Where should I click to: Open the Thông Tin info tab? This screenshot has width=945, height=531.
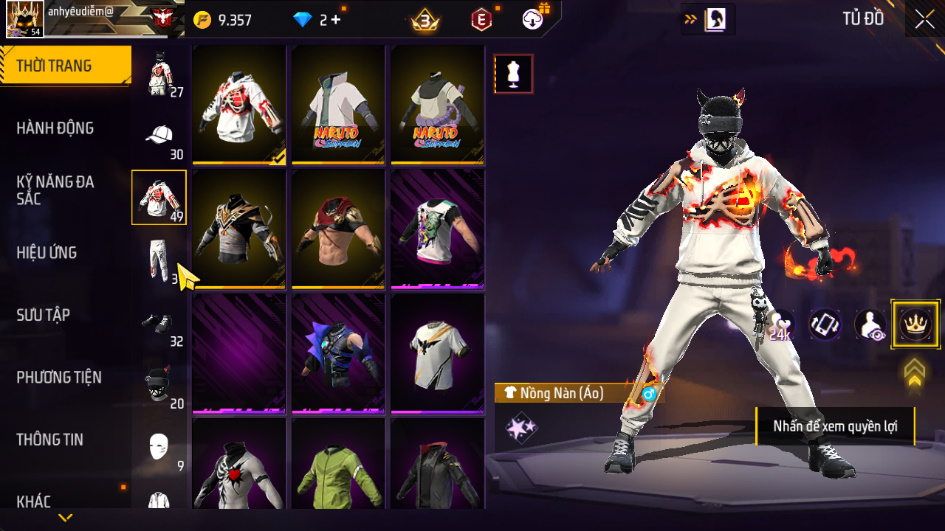click(49, 439)
